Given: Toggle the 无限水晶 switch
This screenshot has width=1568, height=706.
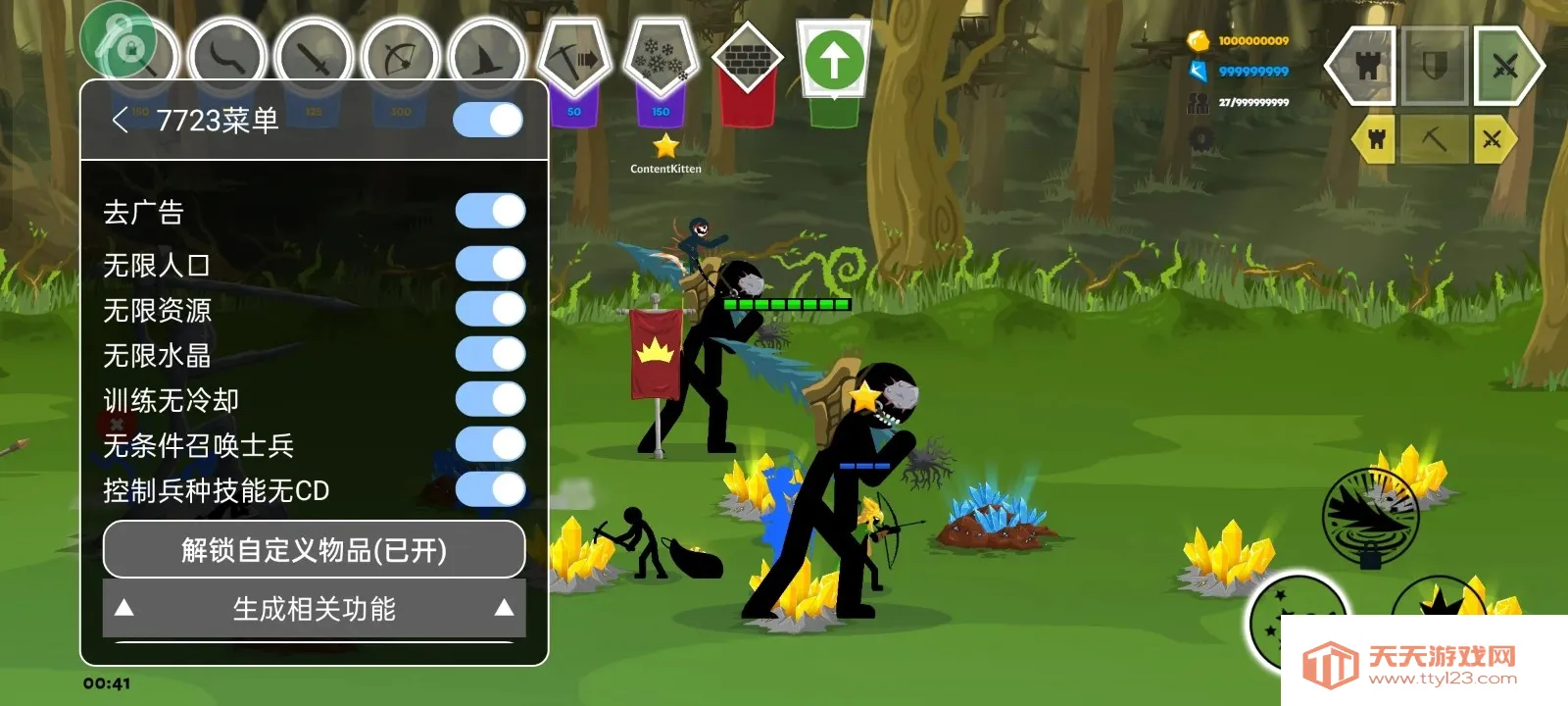Looking at the screenshot, I should point(491,354).
